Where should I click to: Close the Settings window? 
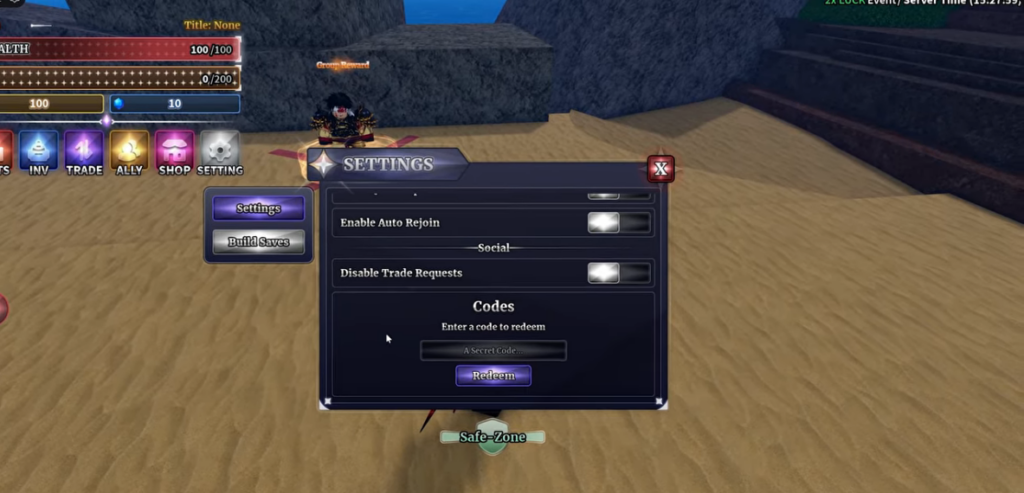tap(660, 169)
